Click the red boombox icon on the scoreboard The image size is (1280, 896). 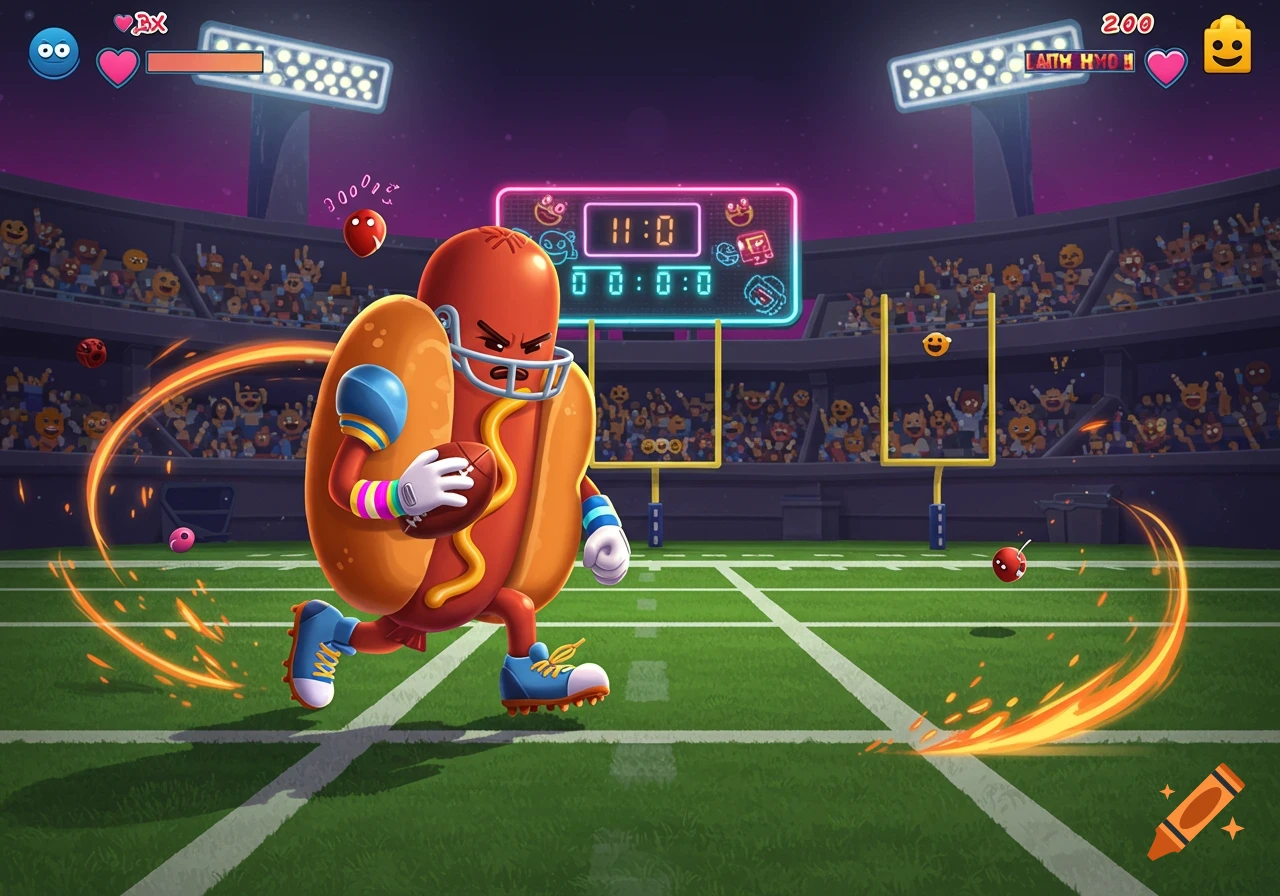coord(754,248)
